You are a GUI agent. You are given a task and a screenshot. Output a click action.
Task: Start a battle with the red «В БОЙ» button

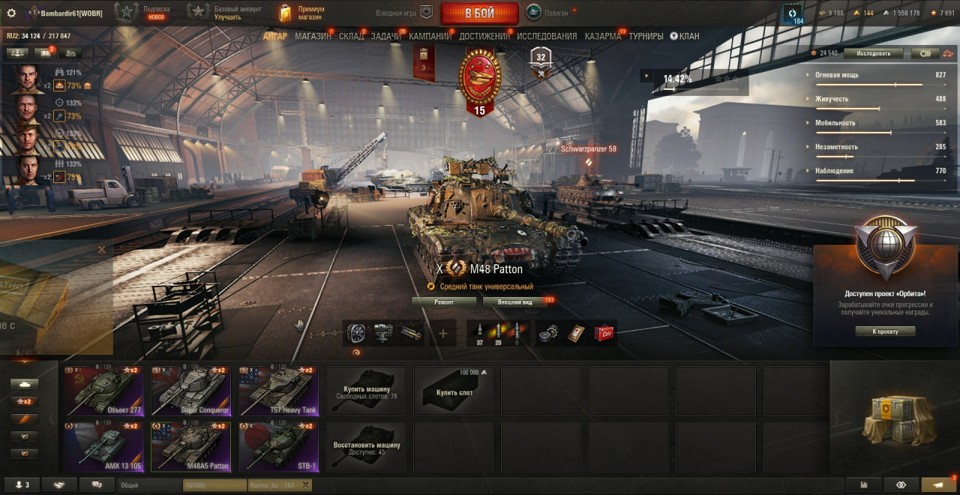point(479,13)
